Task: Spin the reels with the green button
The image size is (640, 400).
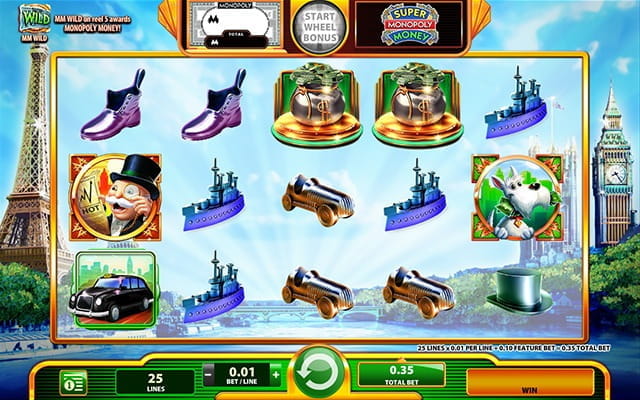Action: tap(319, 376)
